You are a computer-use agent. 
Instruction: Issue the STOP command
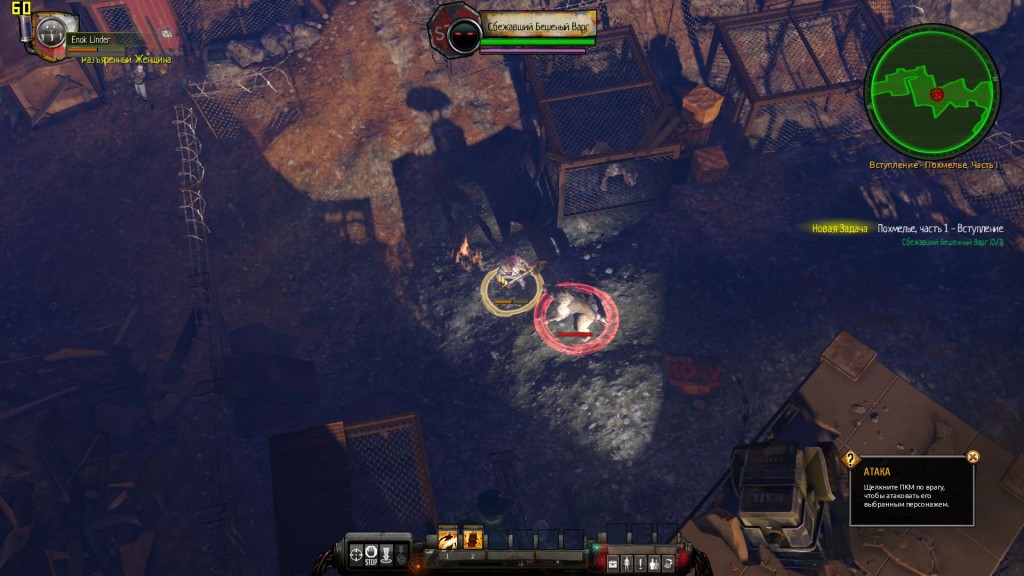[371, 551]
